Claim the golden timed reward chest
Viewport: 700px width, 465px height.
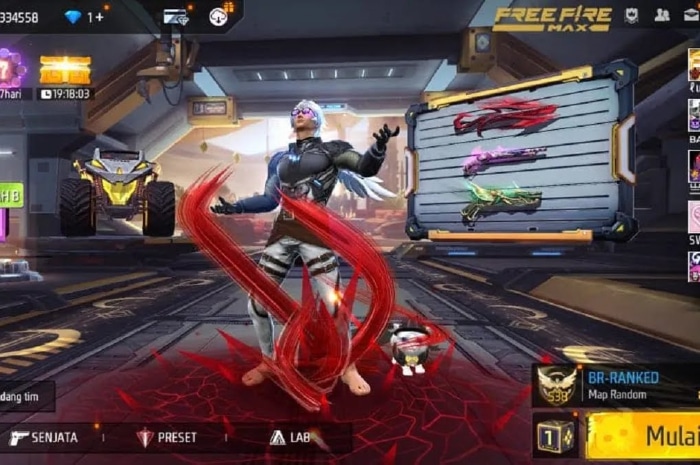click(65, 72)
